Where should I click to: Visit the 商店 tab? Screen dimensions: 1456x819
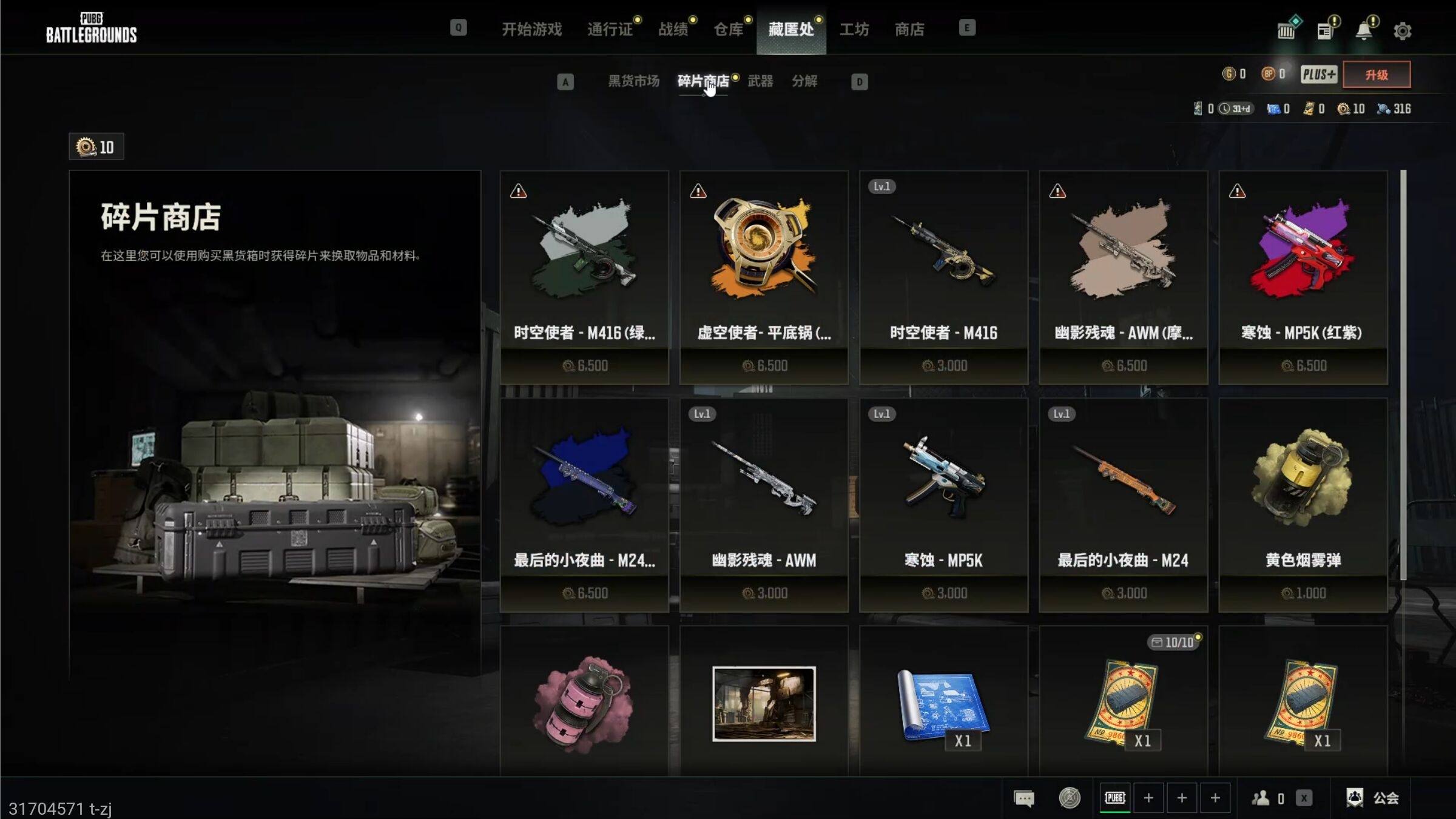pos(909,29)
